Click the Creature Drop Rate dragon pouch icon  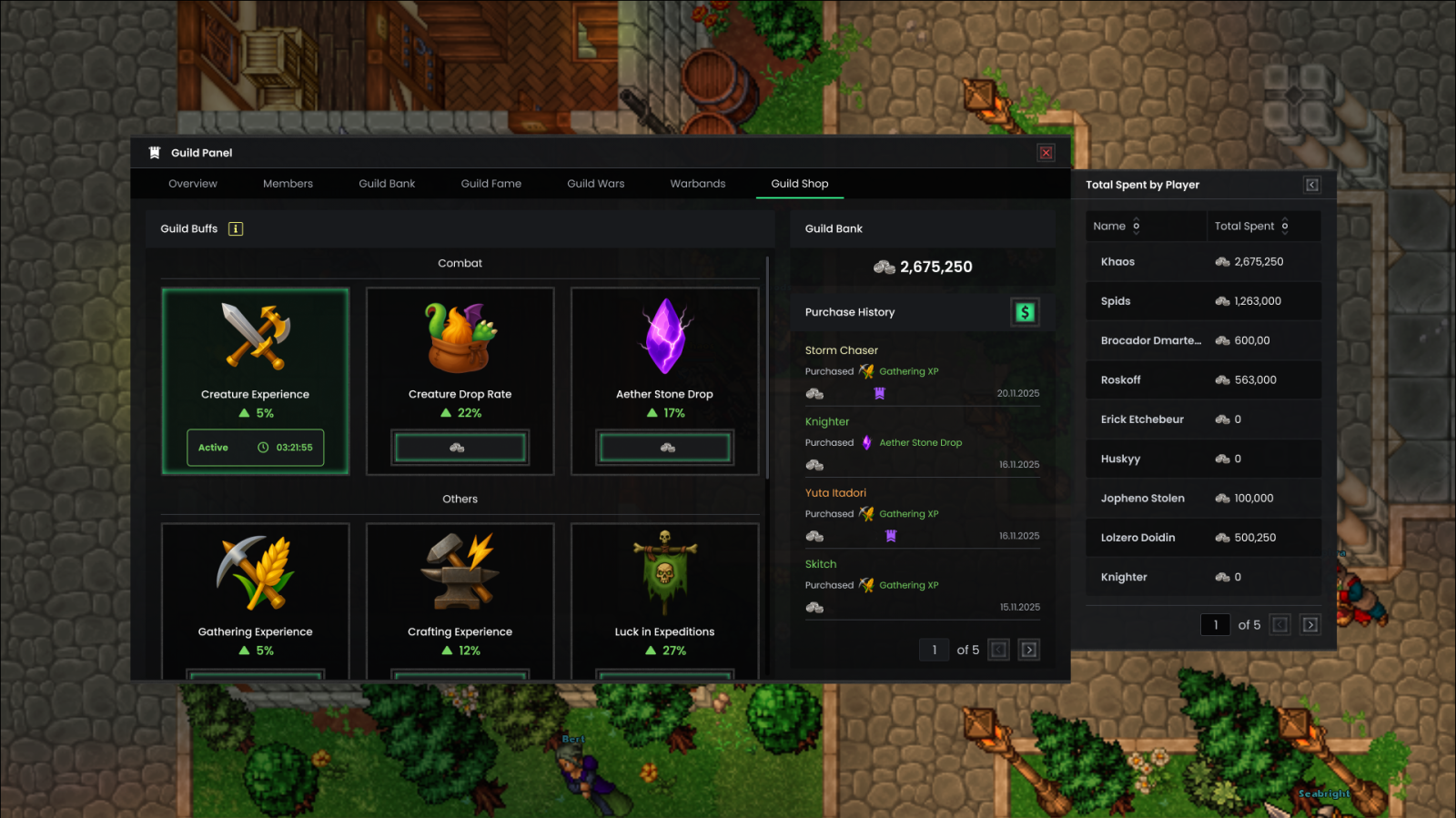[x=460, y=338]
